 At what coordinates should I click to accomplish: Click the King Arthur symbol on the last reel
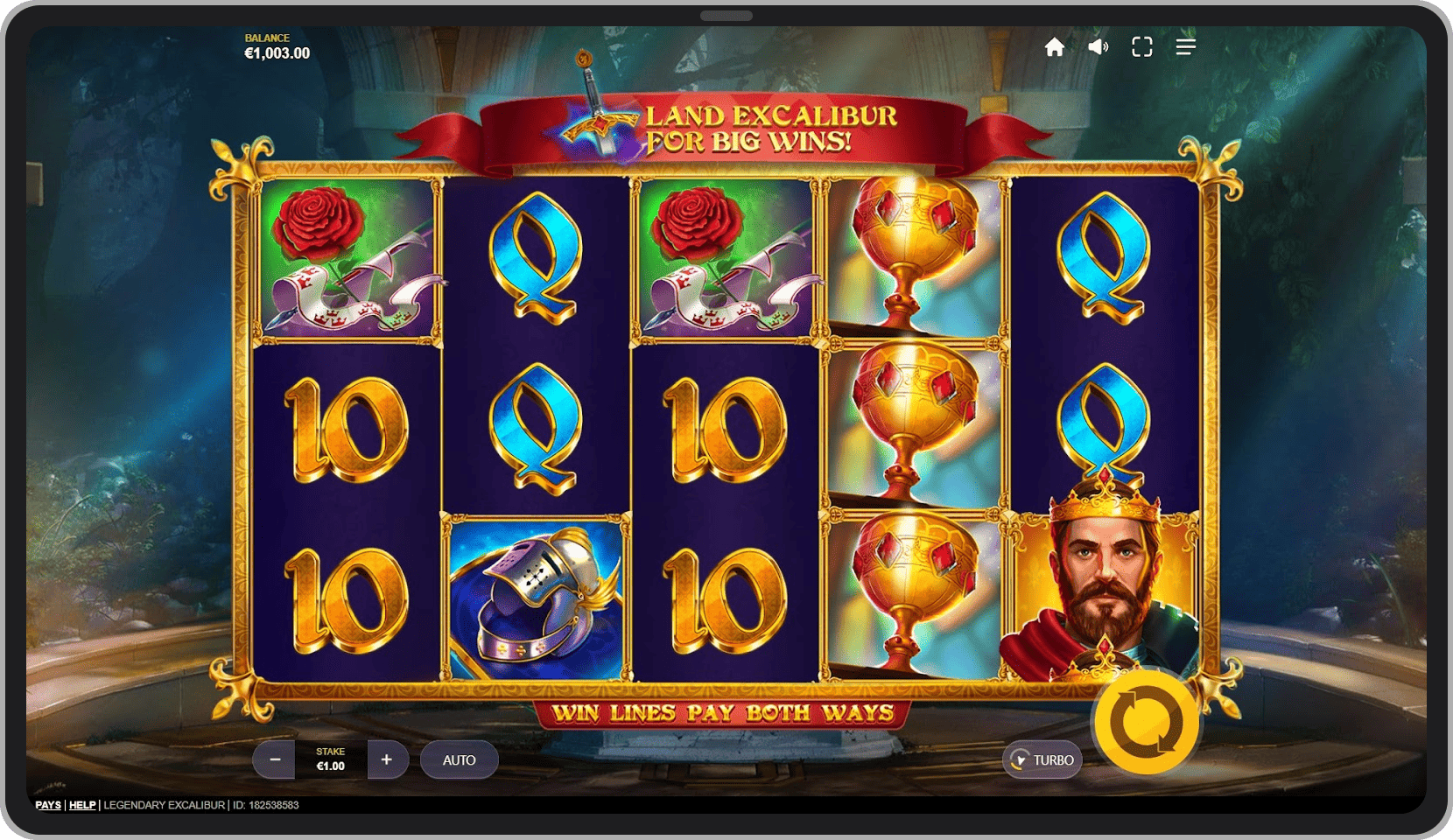pyautogui.click(x=1104, y=595)
